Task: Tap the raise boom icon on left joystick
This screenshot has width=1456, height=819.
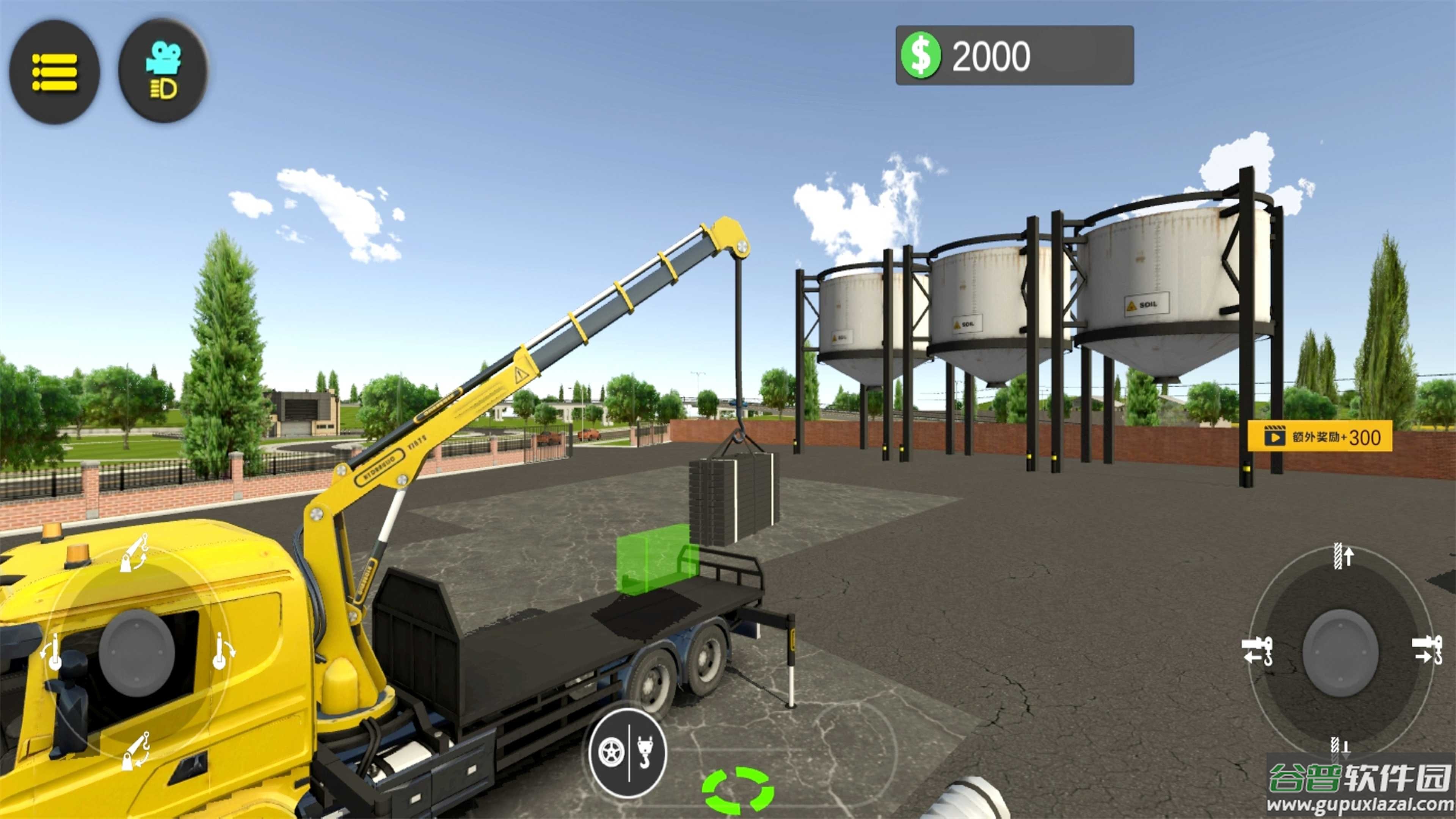Action: [135, 553]
